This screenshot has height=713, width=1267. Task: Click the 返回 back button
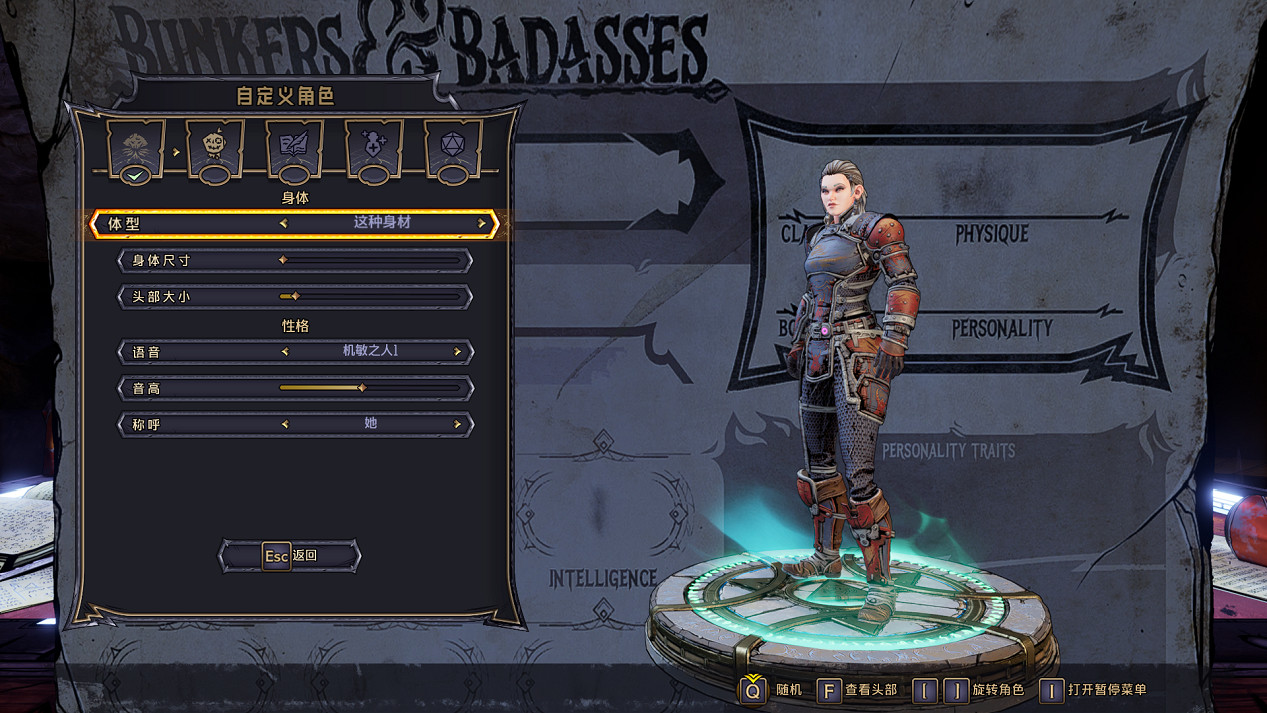(x=290, y=556)
